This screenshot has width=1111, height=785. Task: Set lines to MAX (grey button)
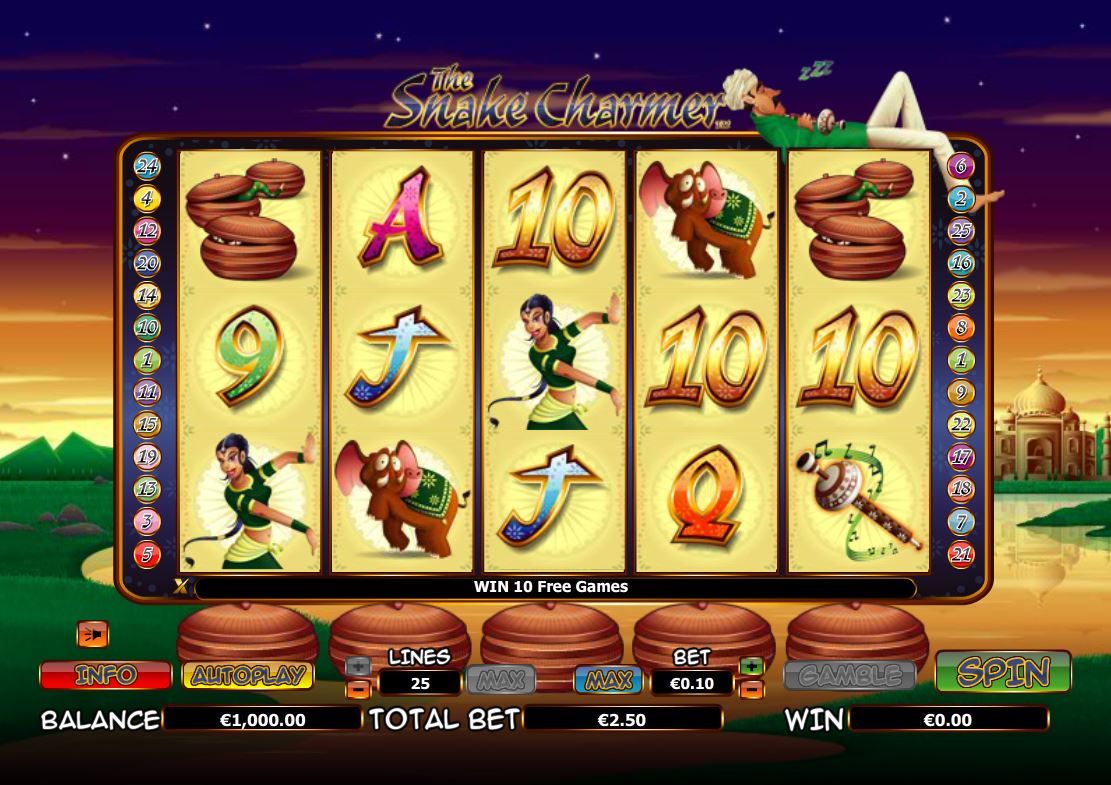click(501, 681)
